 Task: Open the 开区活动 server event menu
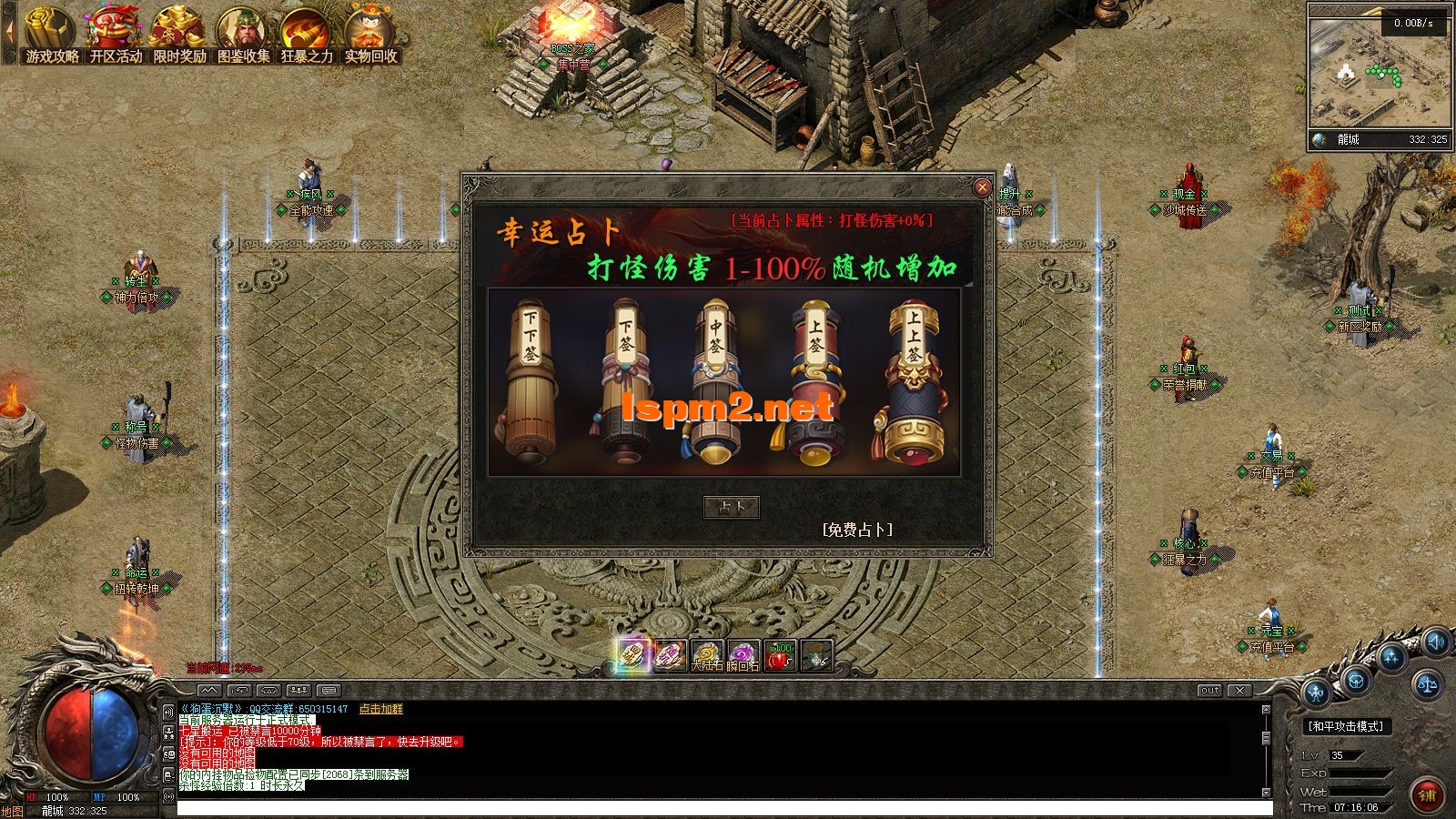116,37
